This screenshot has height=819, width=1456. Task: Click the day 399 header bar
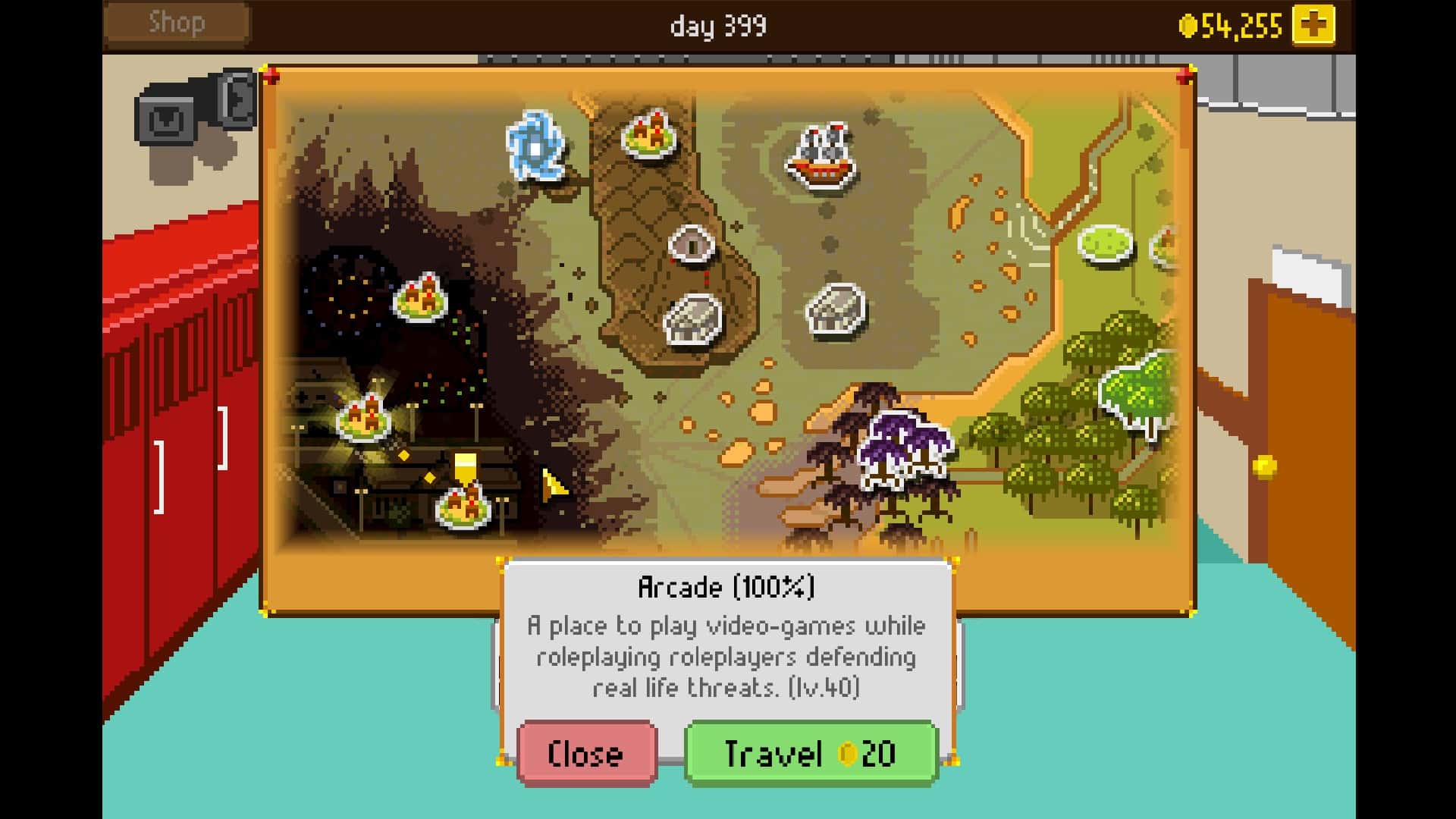719,24
